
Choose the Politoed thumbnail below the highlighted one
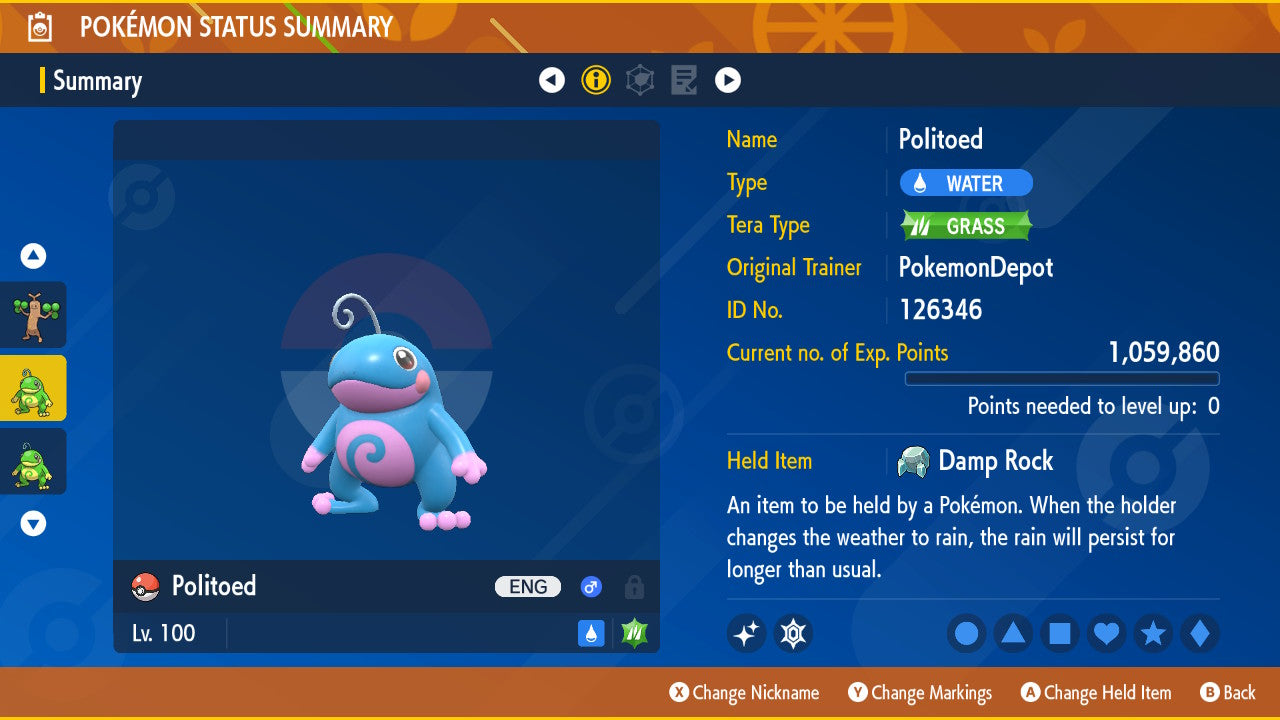33,461
